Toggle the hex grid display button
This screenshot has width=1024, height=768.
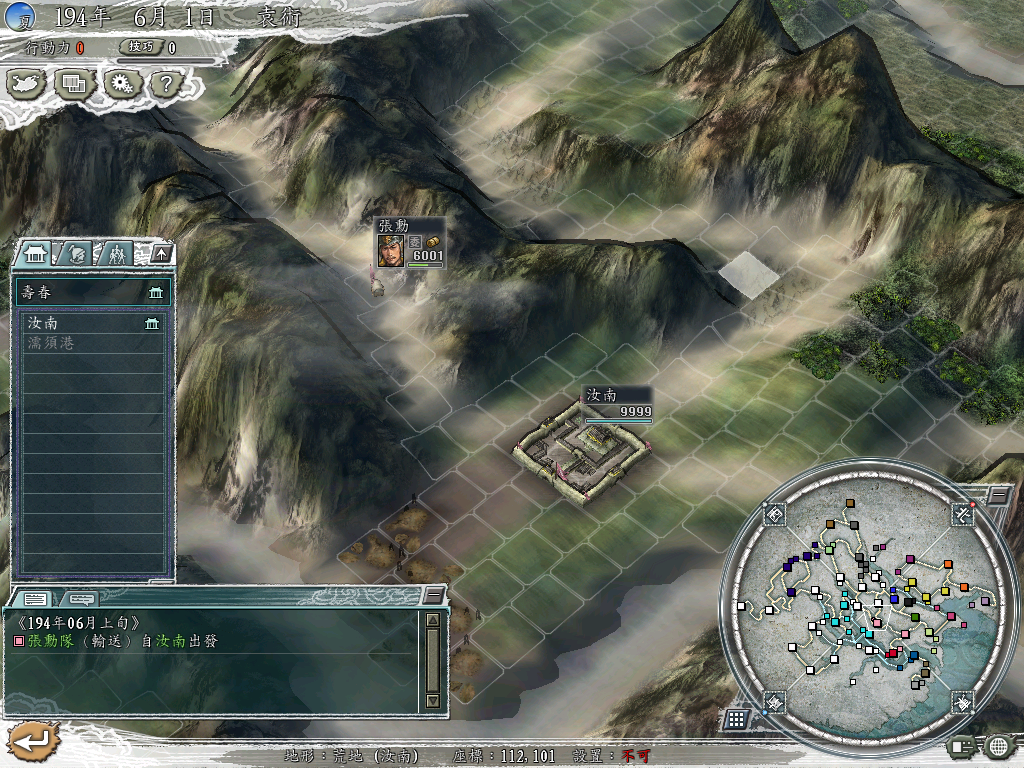point(735,718)
